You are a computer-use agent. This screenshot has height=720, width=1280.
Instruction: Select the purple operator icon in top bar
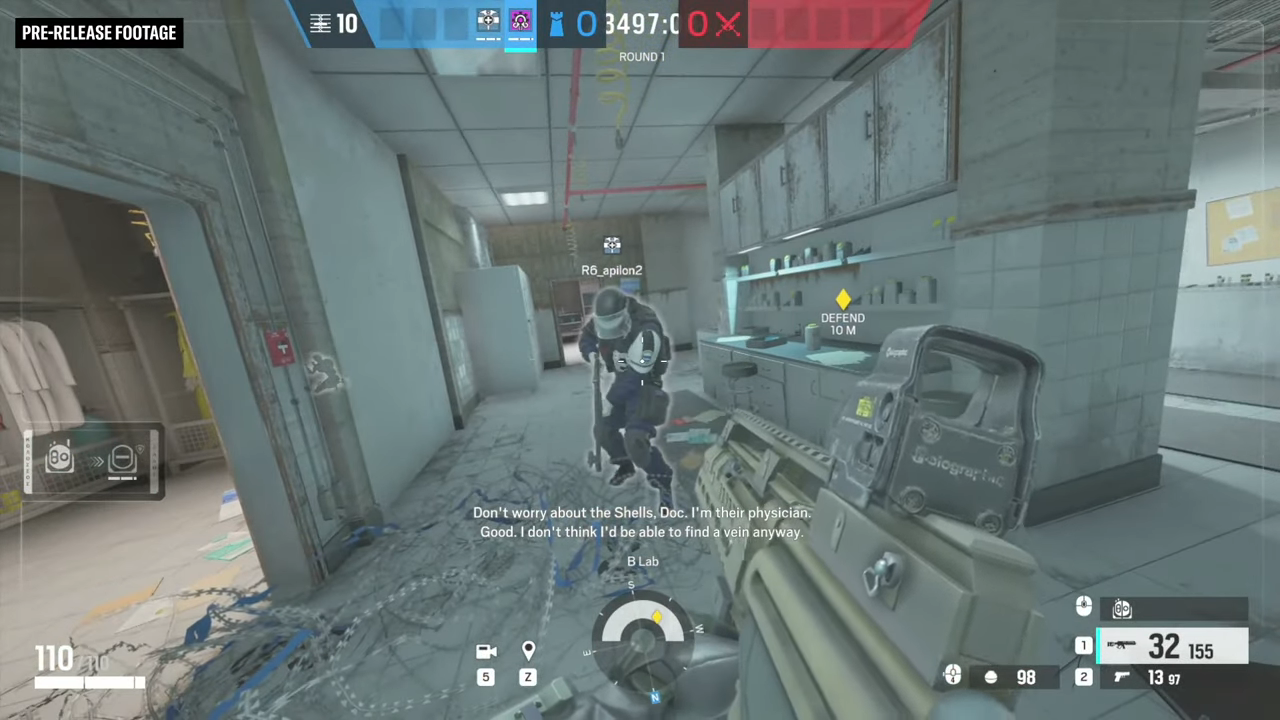pos(520,21)
